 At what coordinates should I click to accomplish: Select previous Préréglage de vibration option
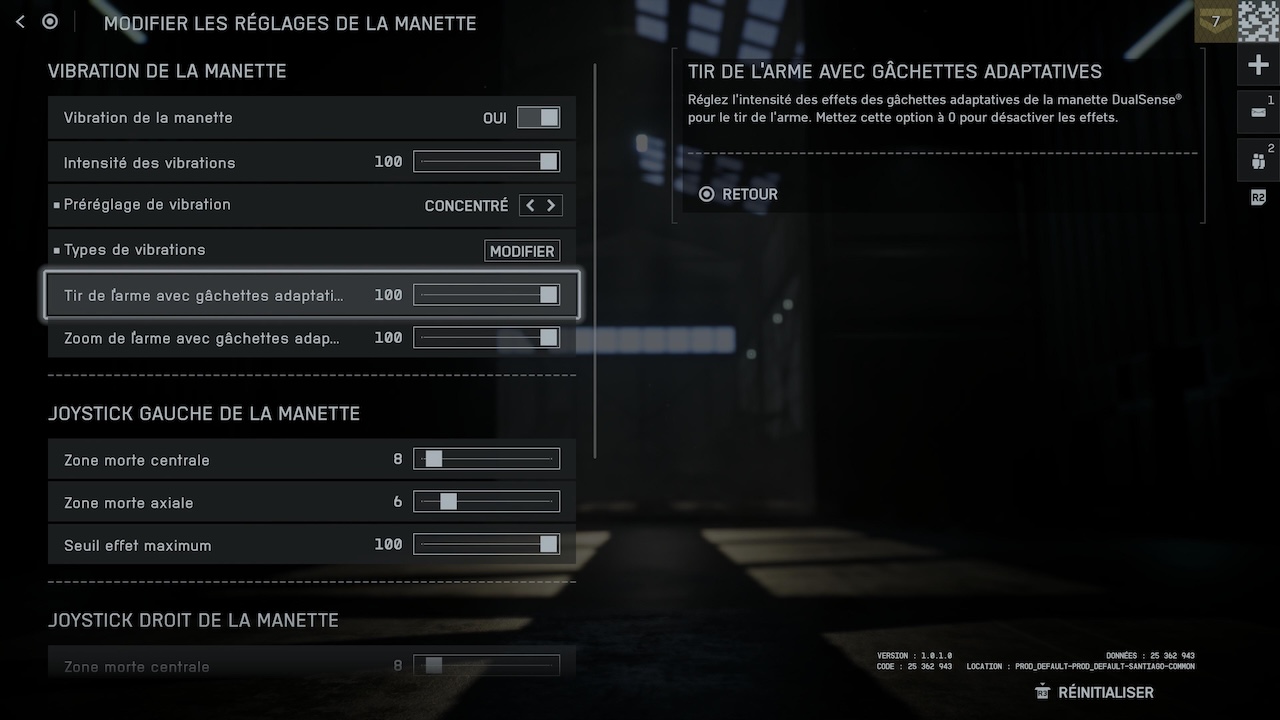(x=530, y=206)
